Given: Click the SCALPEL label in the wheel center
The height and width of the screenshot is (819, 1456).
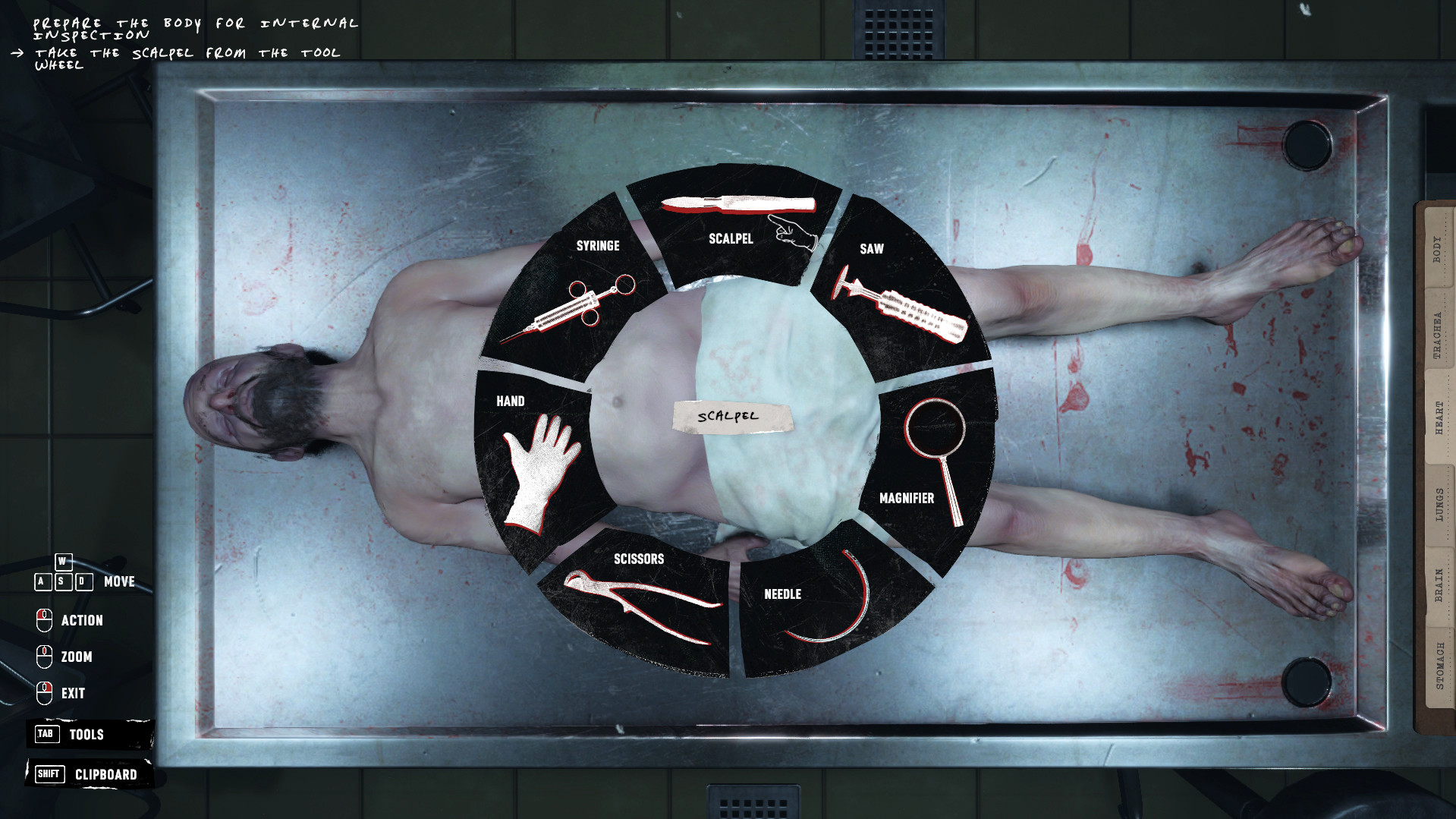Looking at the screenshot, I should [x=729, y=416].
